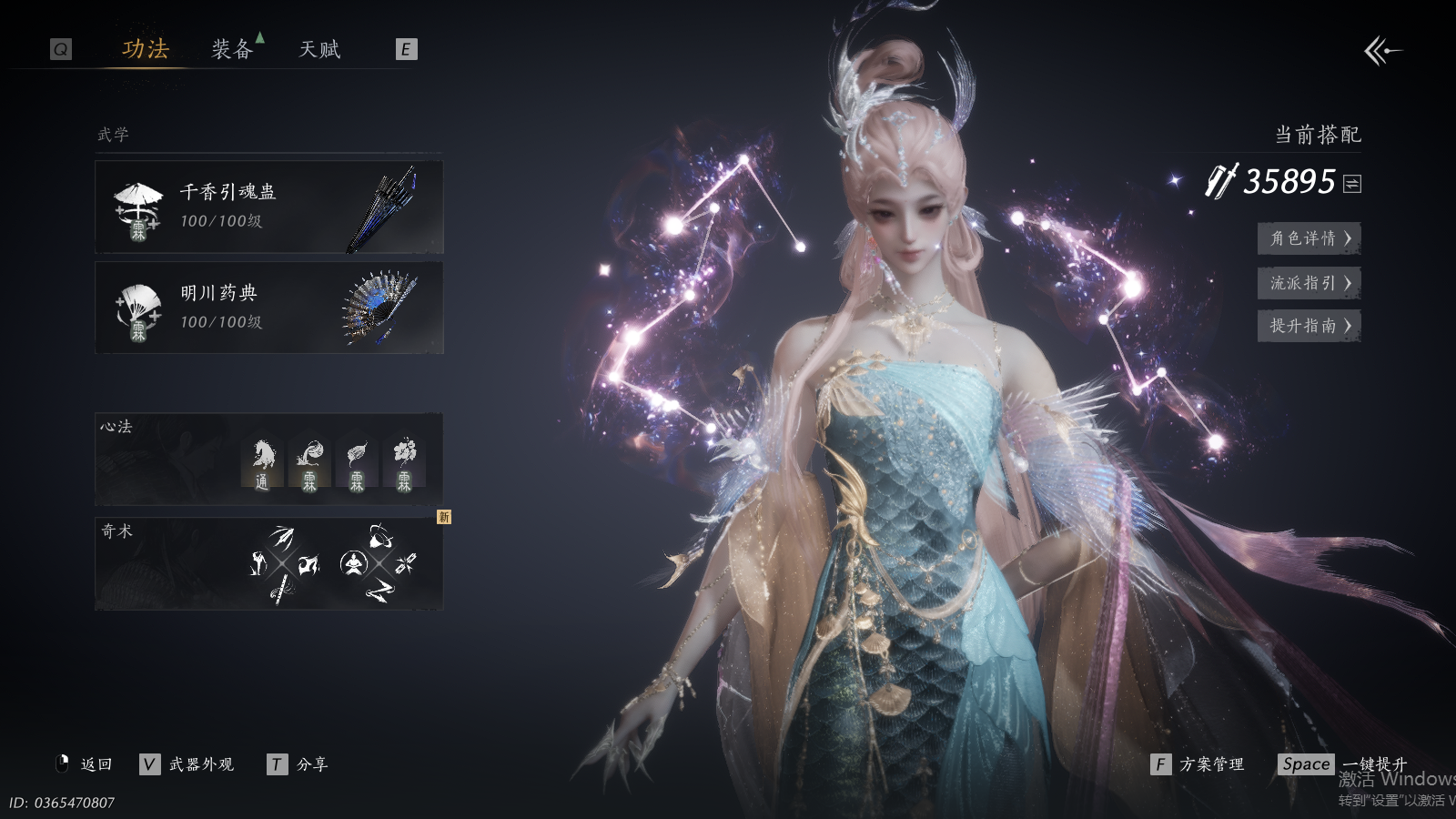Select the 千香引魂蛊 umbrella martial art
Viewport: 1456px width, 819px height.
pos(268,207)
